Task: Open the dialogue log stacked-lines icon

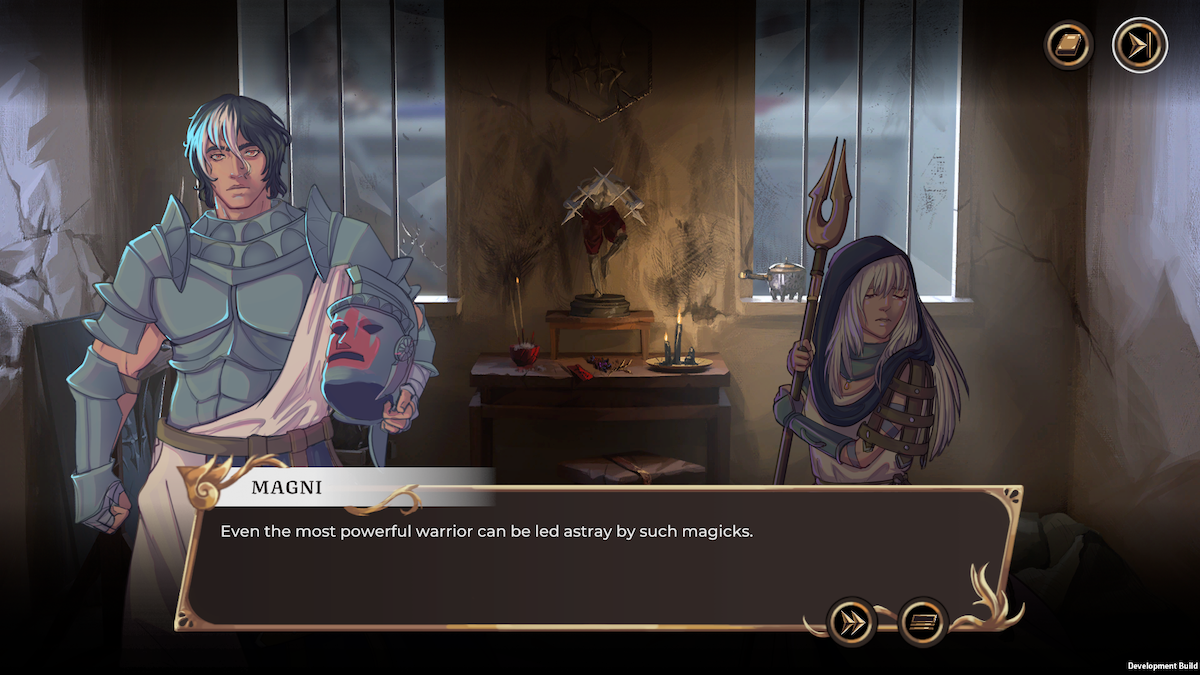Action: (x=923, y=621)
